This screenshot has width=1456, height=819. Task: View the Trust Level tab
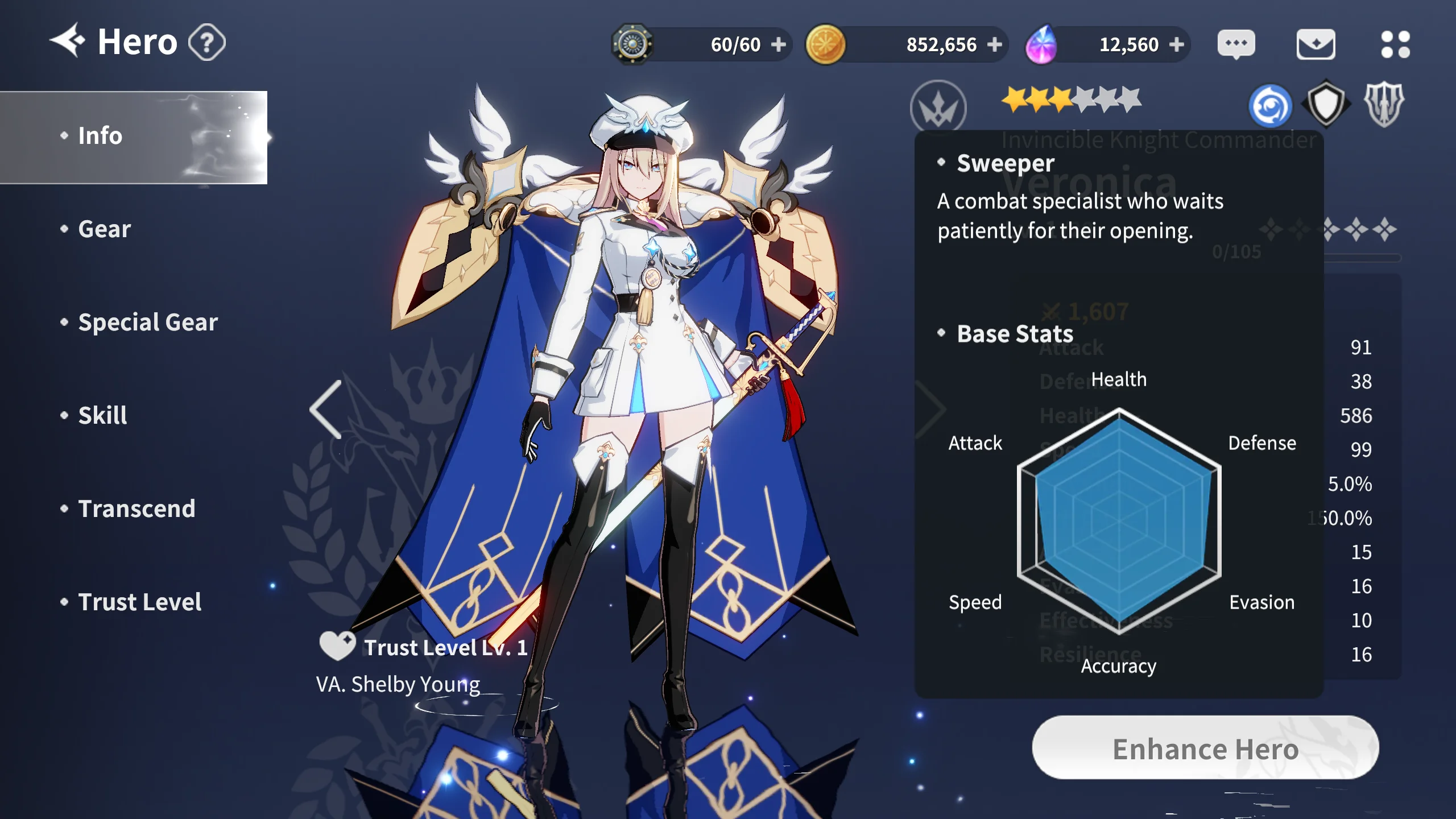click(x=140, y=602)
